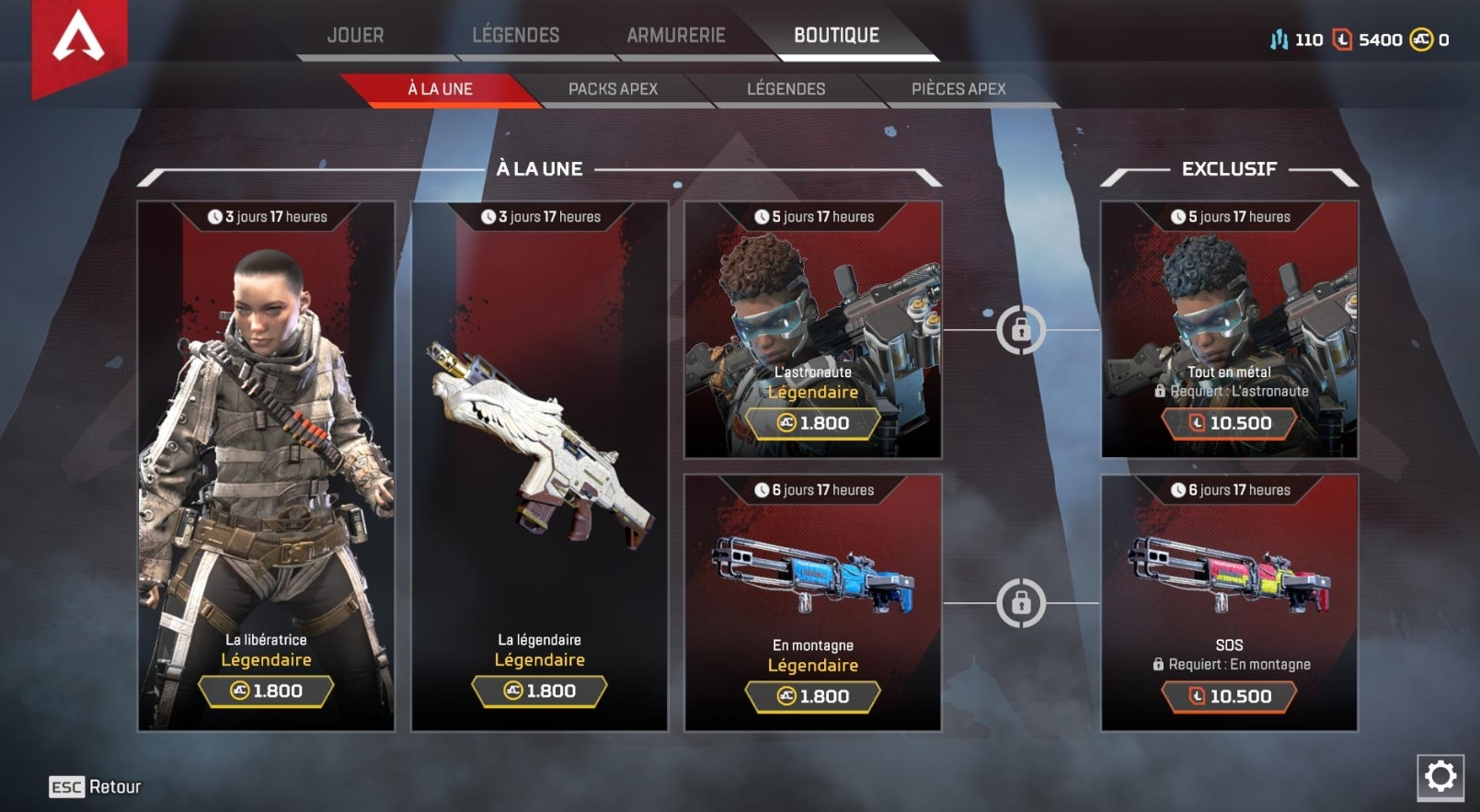
Task: Switch to the PIÈCES APEX category
Action: pyautogui.click(x=958, y=89)
